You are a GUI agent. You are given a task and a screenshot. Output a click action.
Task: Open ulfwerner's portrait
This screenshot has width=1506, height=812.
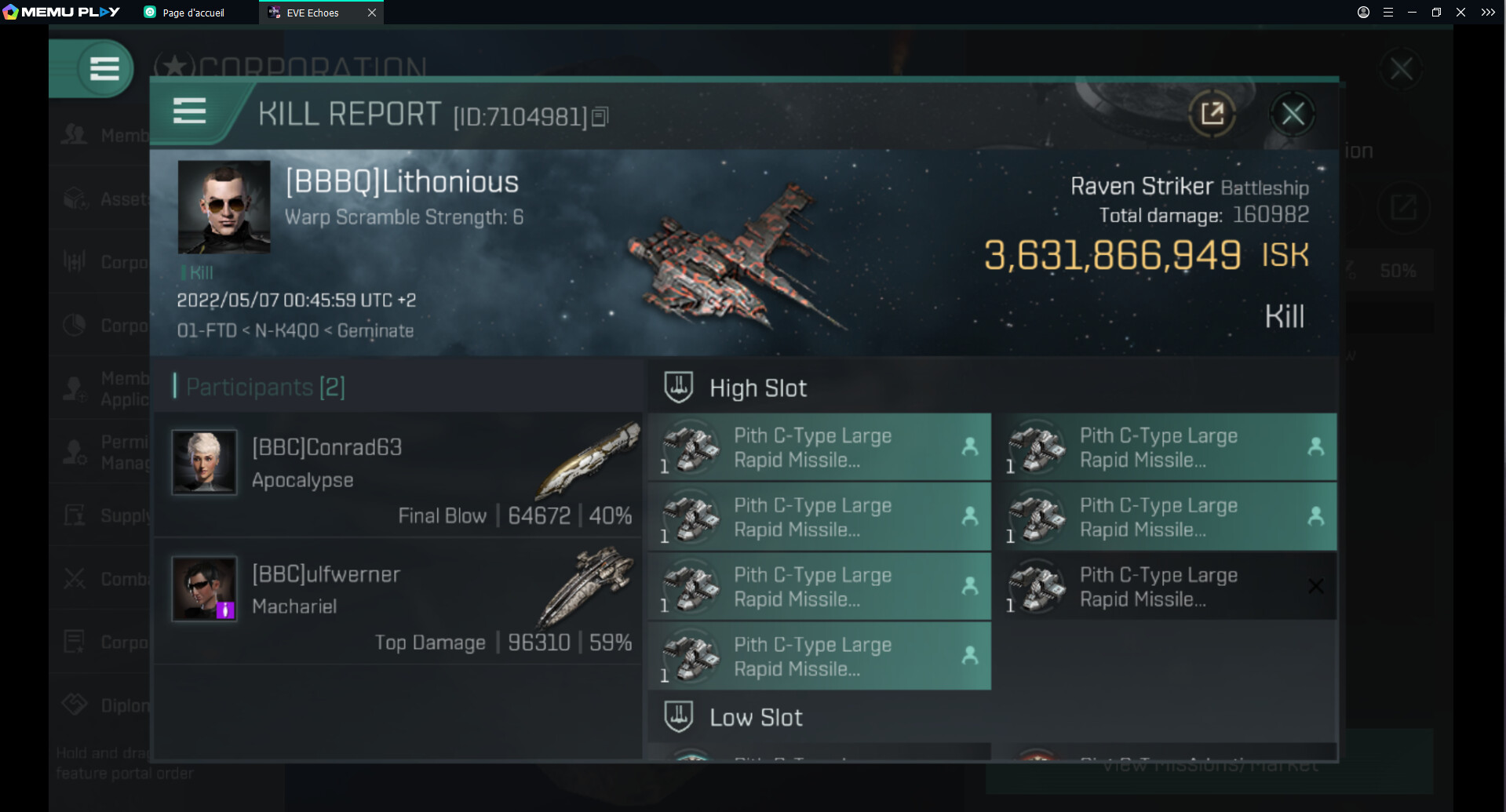(x=204, y=589)
